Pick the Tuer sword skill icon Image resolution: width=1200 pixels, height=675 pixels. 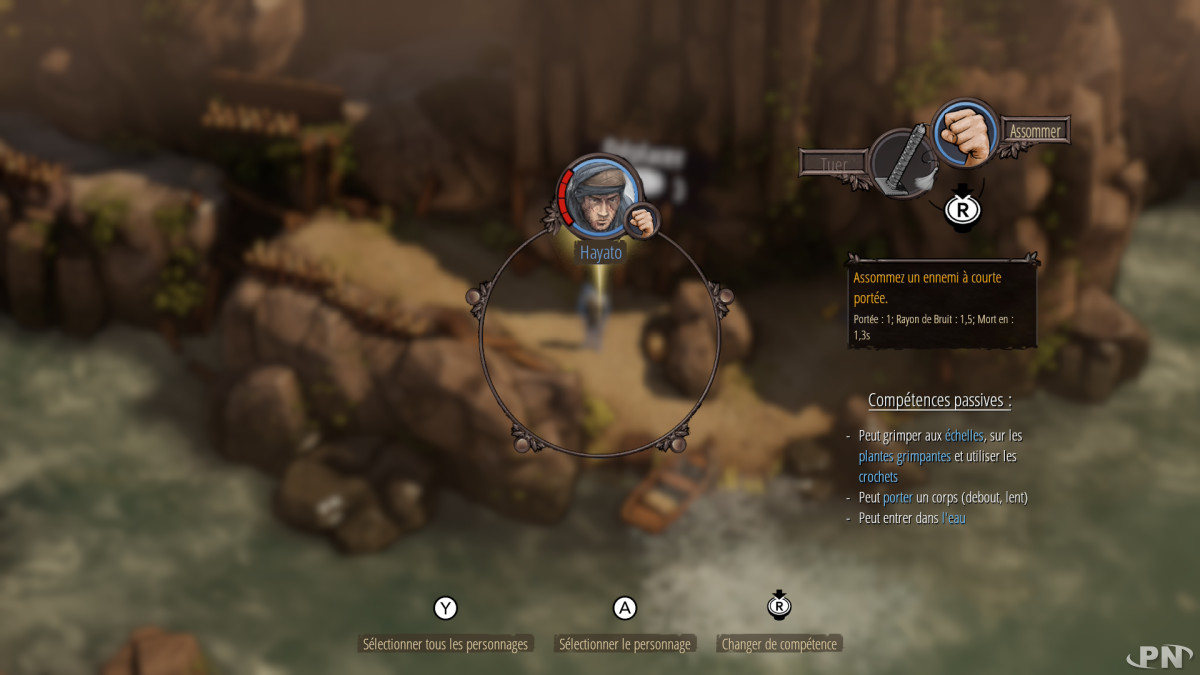point(901,163)
